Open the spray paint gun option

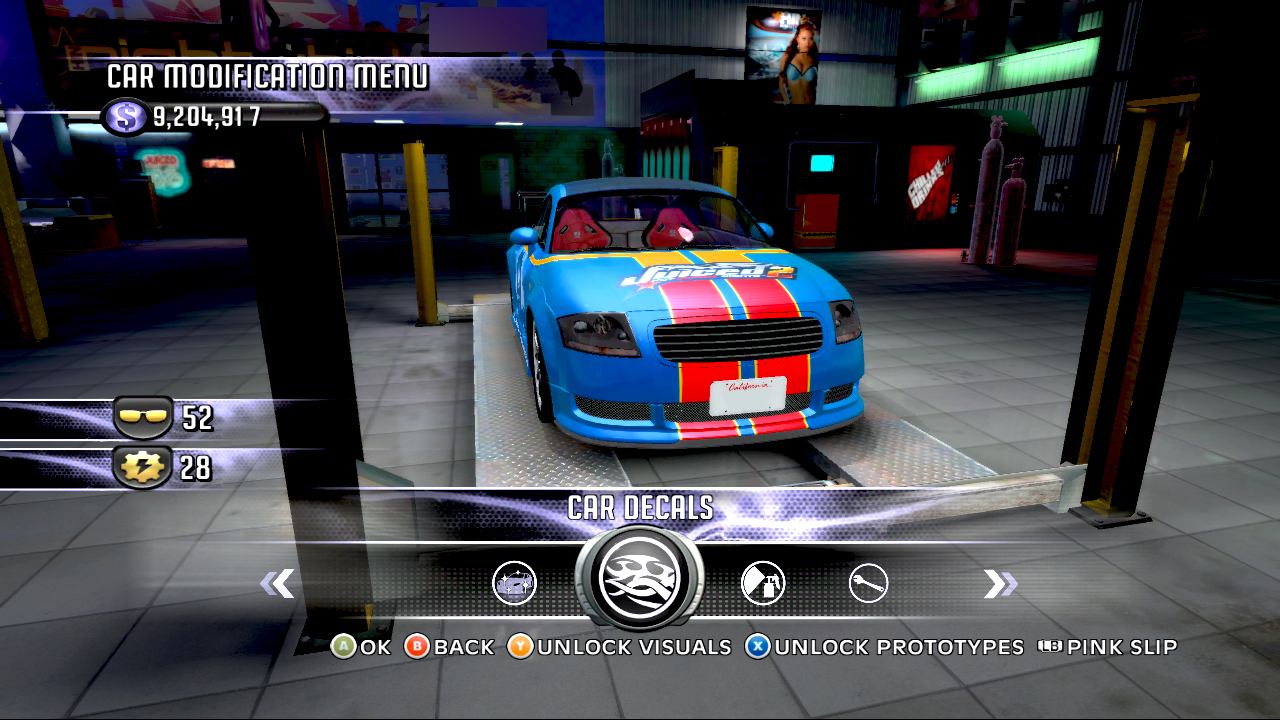[x=763, y=583]
